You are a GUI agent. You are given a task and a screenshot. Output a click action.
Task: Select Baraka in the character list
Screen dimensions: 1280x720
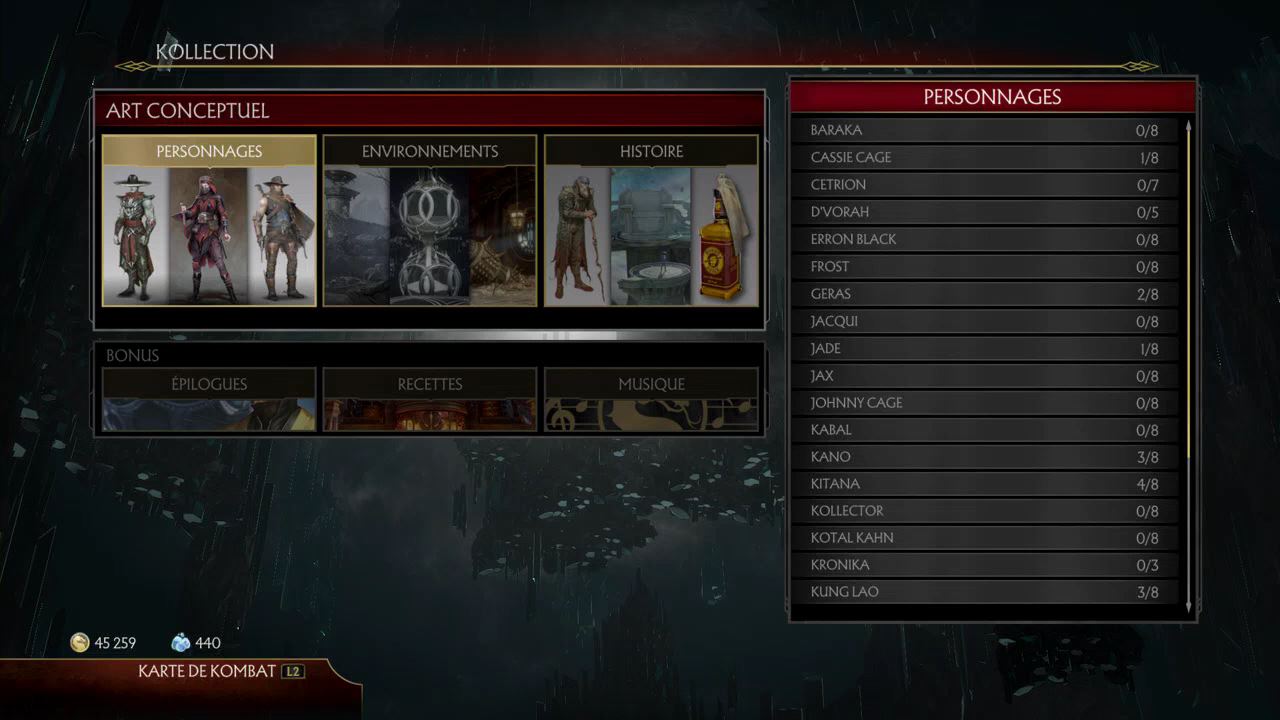[x=985, y=130]
